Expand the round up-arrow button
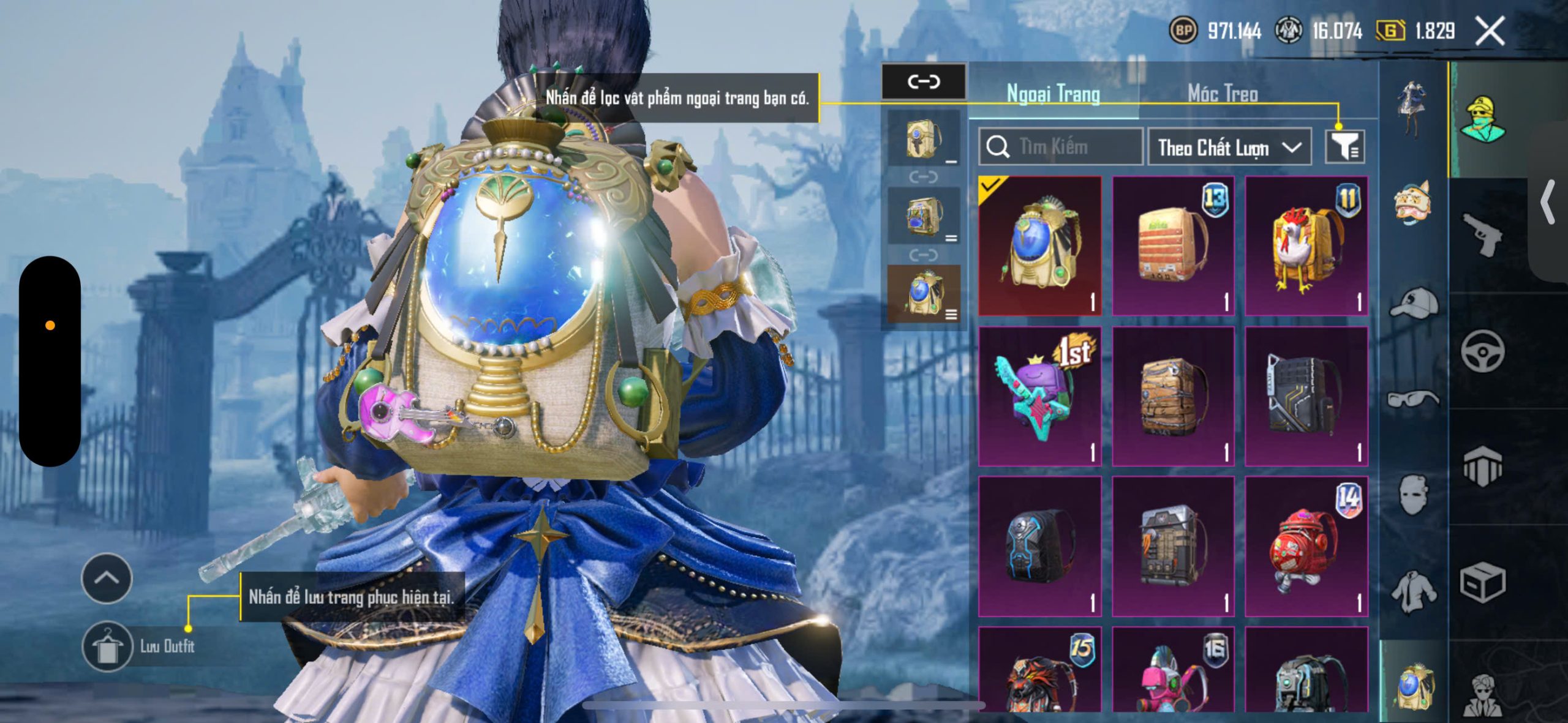Image resolution: width=1568 pixels, height=723 pixels. [x=107, y=578]
